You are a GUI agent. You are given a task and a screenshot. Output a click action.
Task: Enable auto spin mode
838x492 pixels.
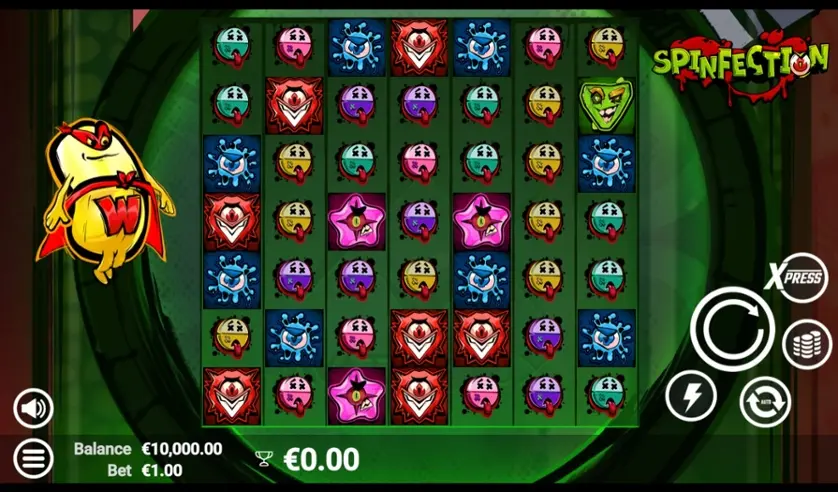tap(764, 402)
